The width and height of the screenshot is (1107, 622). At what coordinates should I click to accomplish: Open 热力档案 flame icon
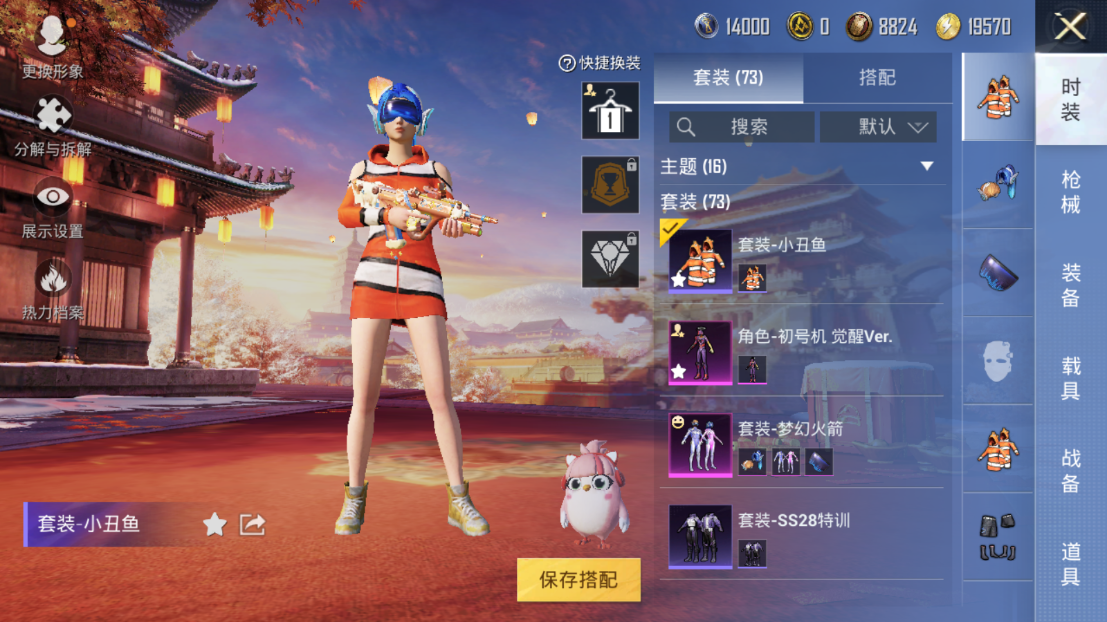click(x=53, y=288)
